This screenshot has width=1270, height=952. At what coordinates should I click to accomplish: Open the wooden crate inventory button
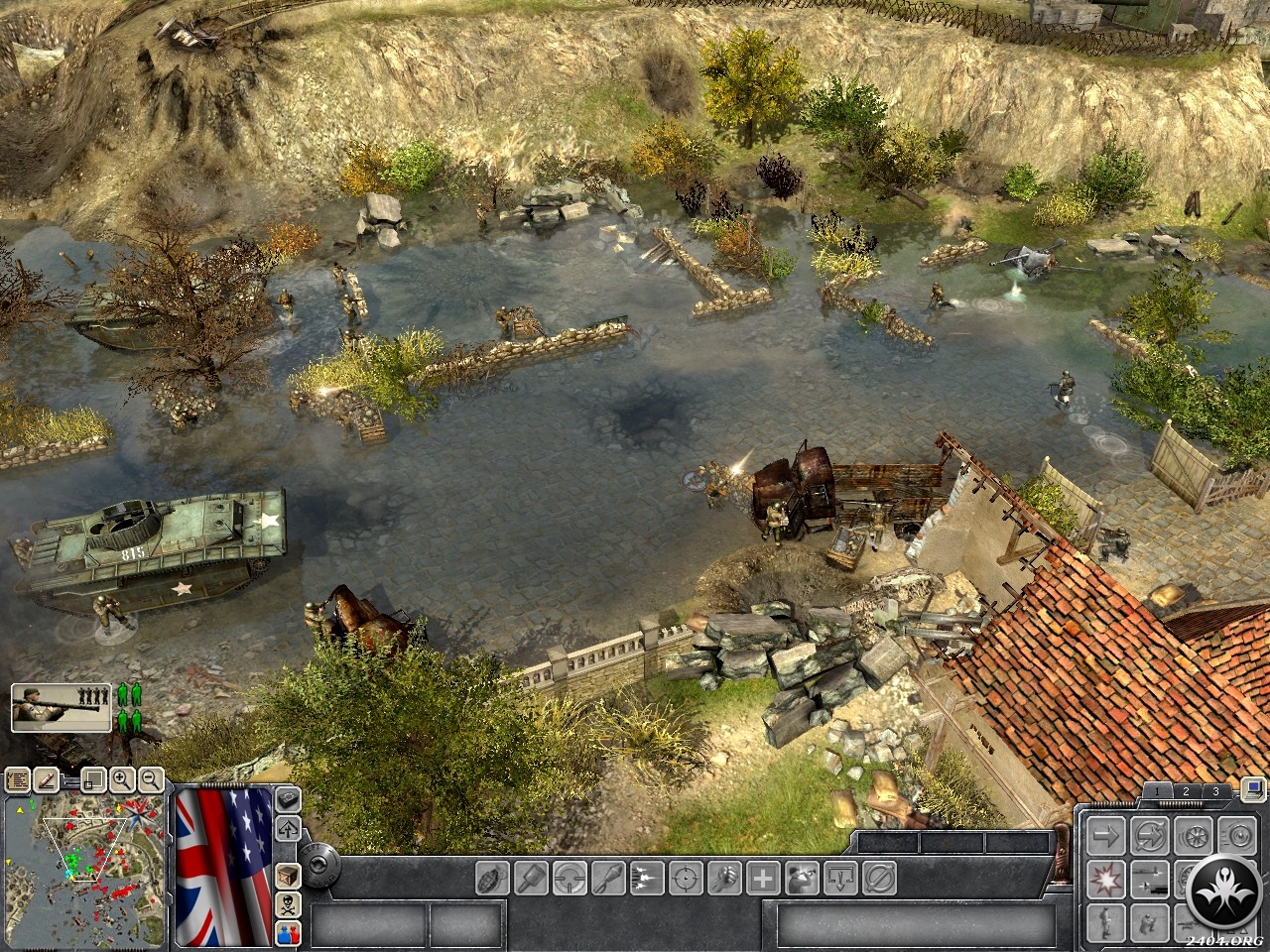click(288, 876)
